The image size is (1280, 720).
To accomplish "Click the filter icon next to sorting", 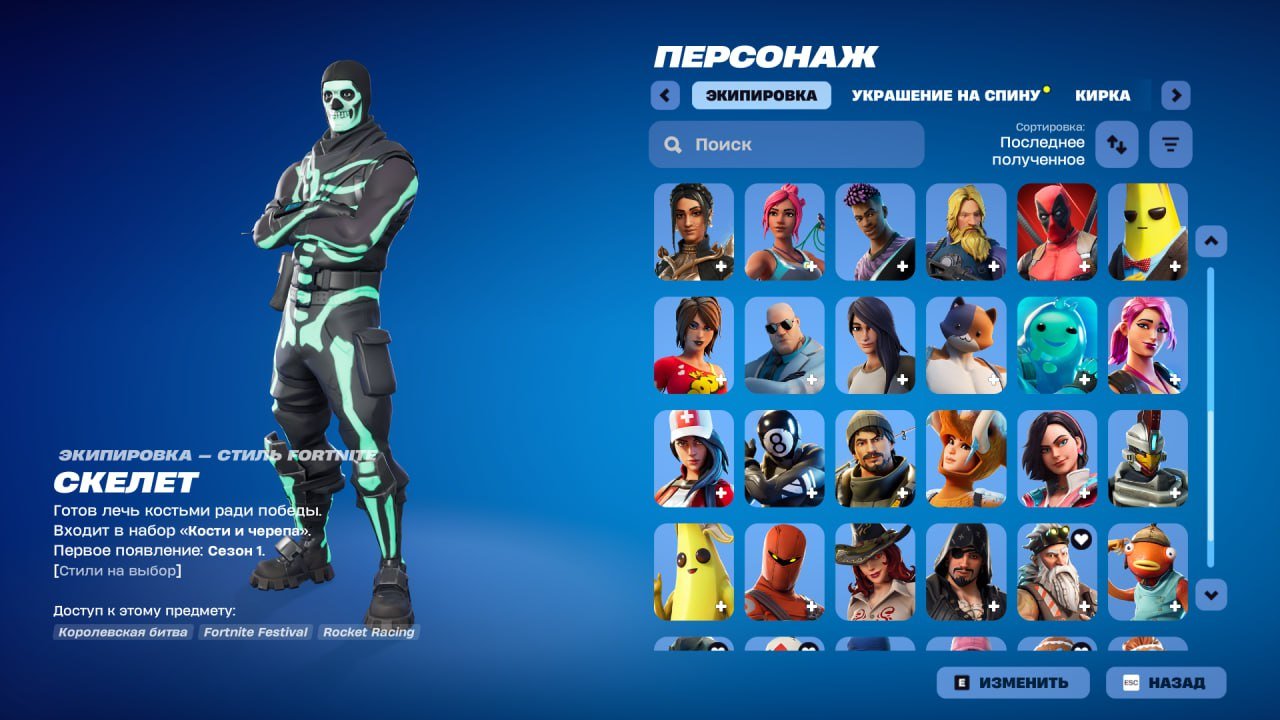I will click(x=1170, y=143).
